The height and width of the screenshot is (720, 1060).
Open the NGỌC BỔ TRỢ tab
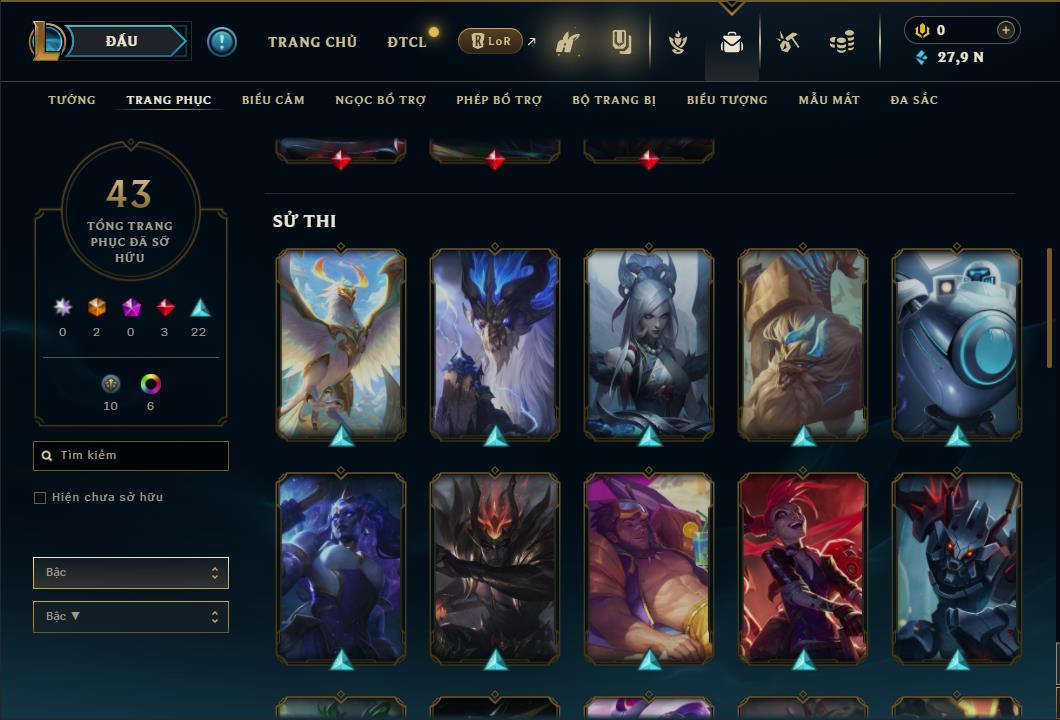380,100
